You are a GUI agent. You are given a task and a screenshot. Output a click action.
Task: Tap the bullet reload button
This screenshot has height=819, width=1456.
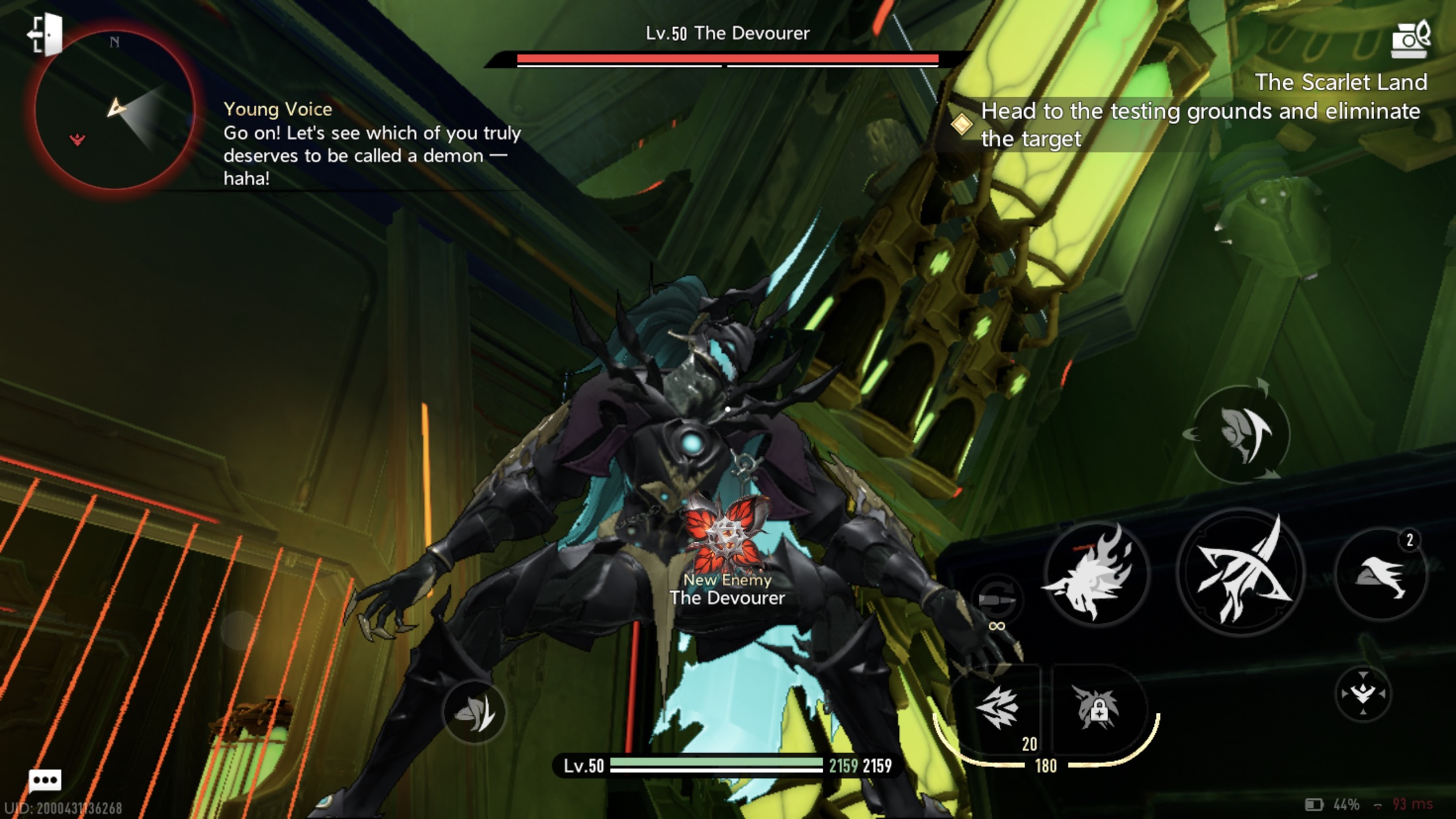pyautogui.click(x=997, y=599)
